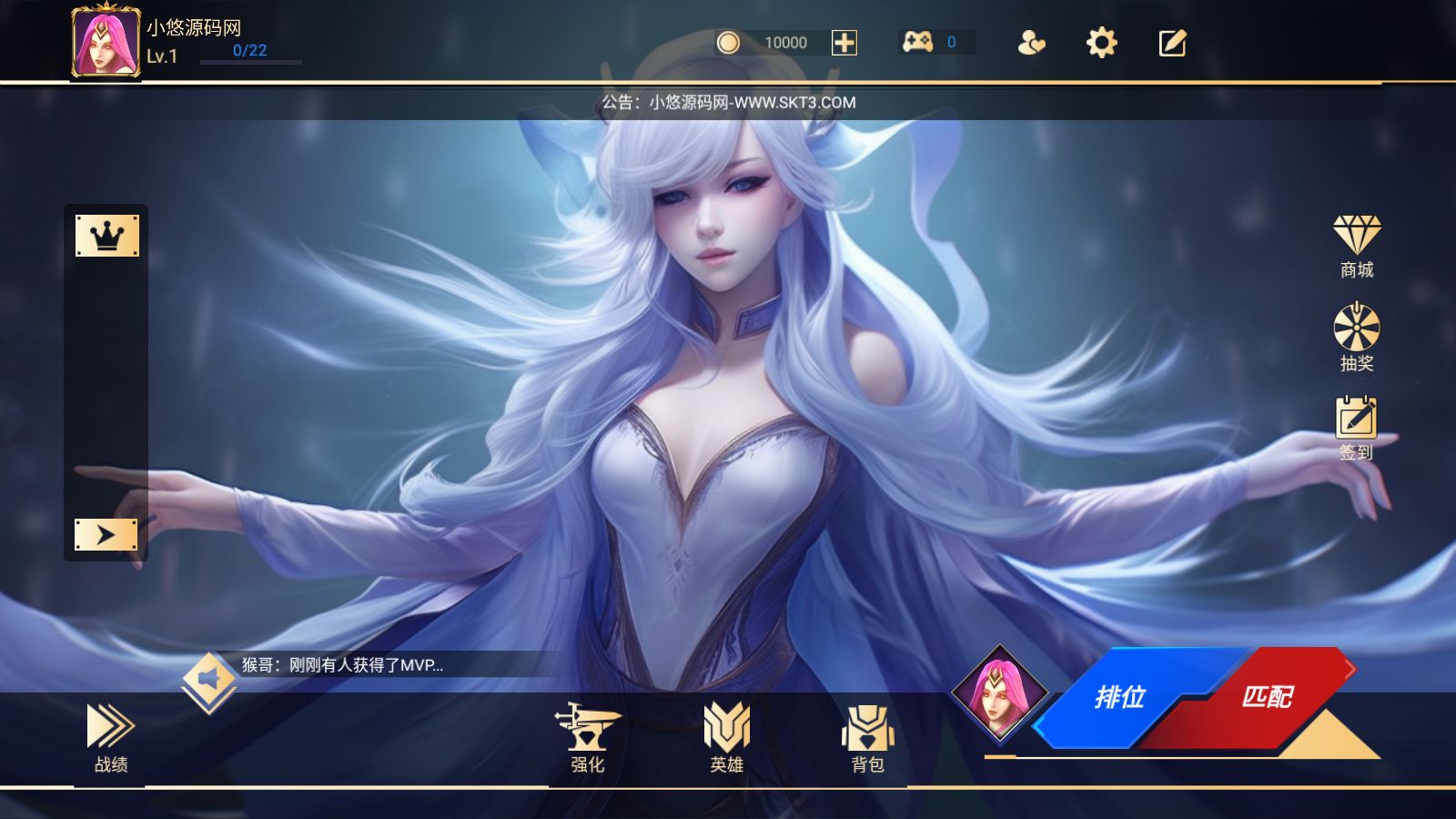The width and height of the screenshot is (1456, 819).
Task: Open the settings gear
Action: click(1101, 42)
